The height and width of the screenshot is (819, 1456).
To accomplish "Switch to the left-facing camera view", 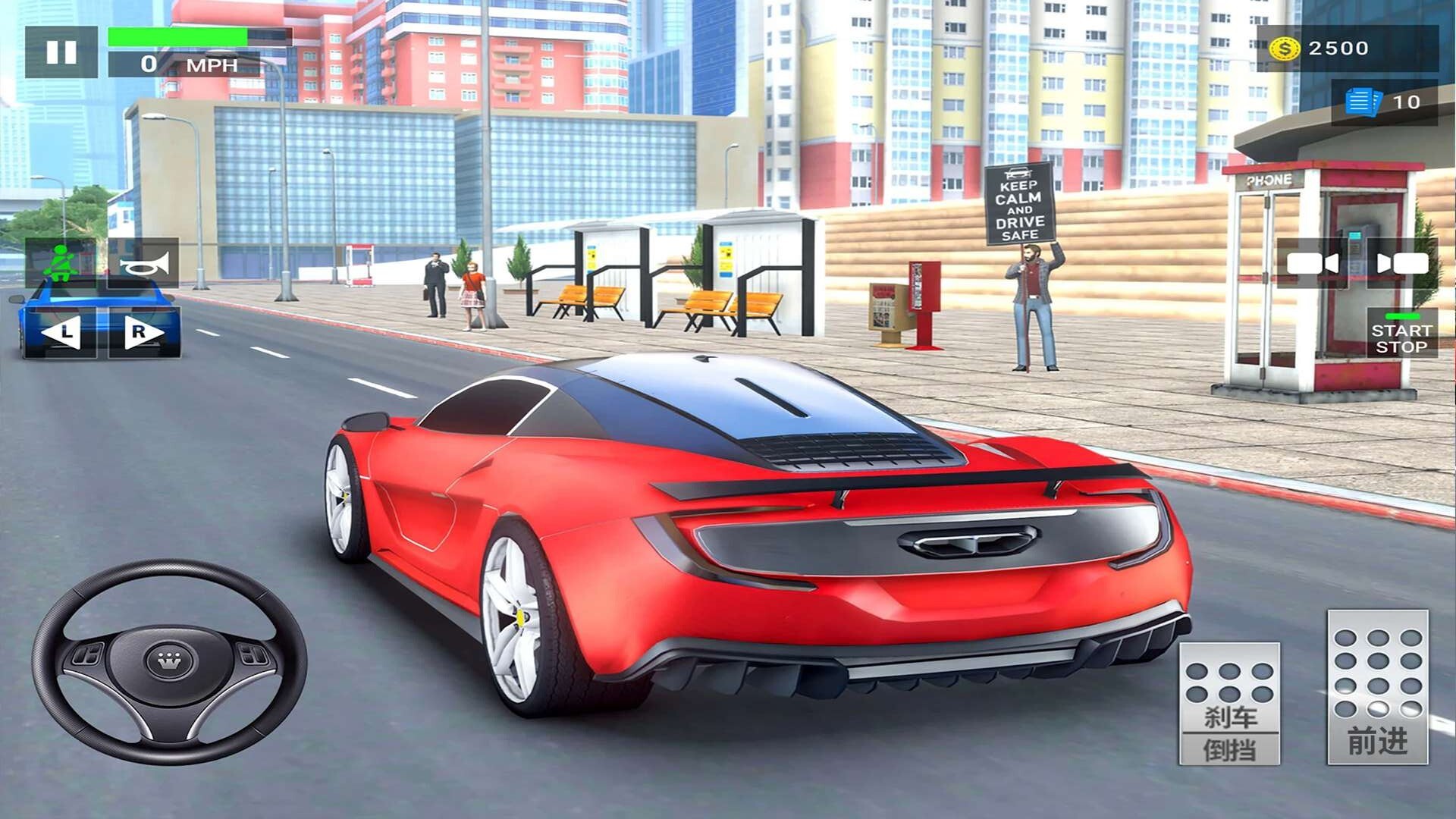I will pyautogui.click(x=1313, y=263).
